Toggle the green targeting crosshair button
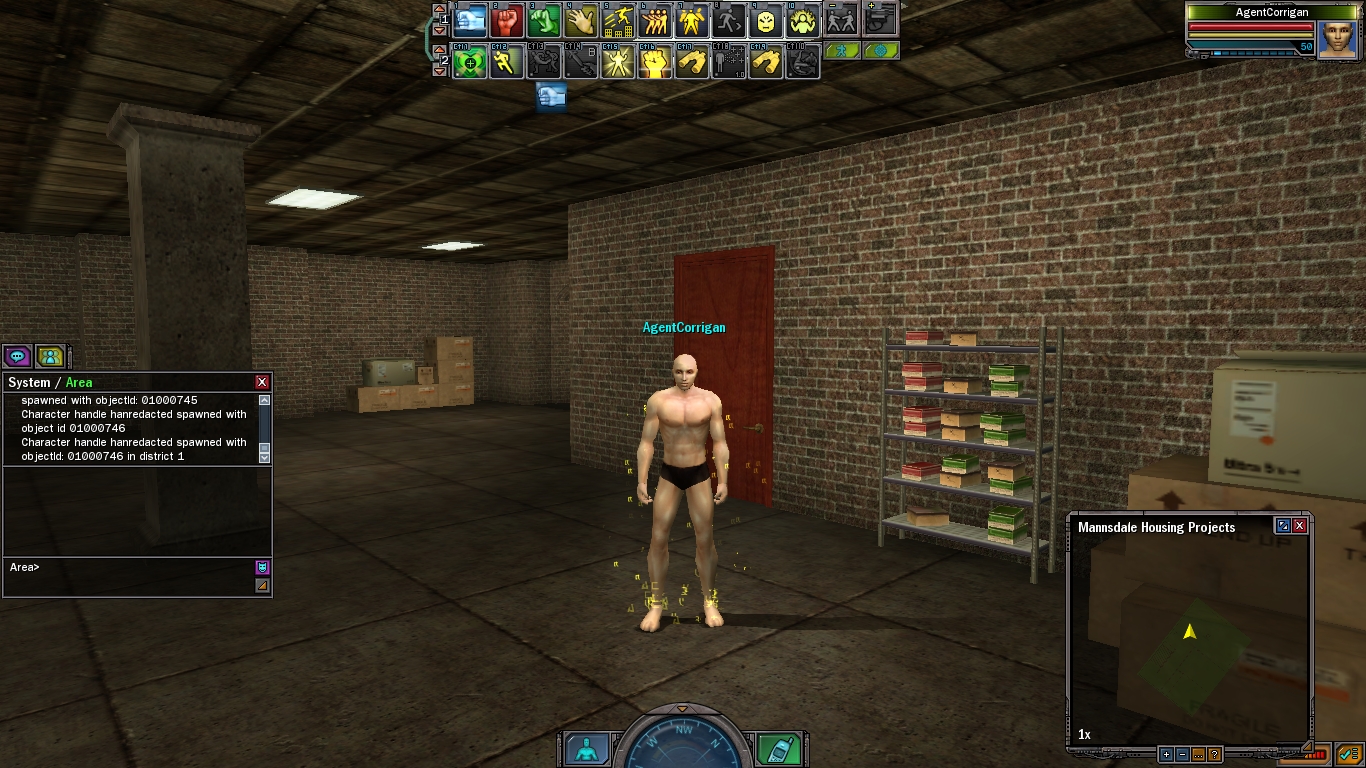Viewport: 1366px width, 768px height. point(880,50)
